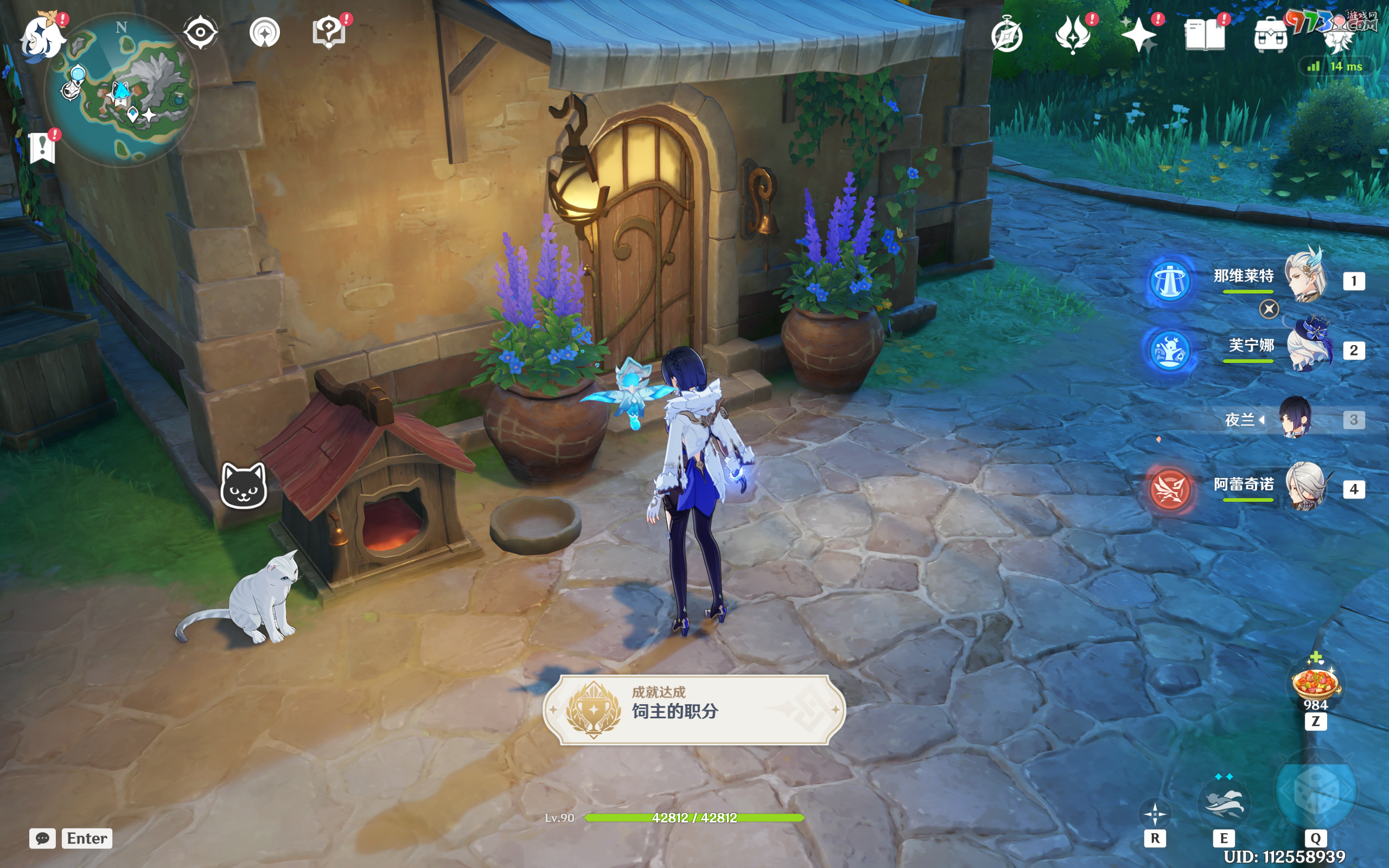Open the chat speech-bubble button
Viewport: 1389px width, 868px height.
42,838
